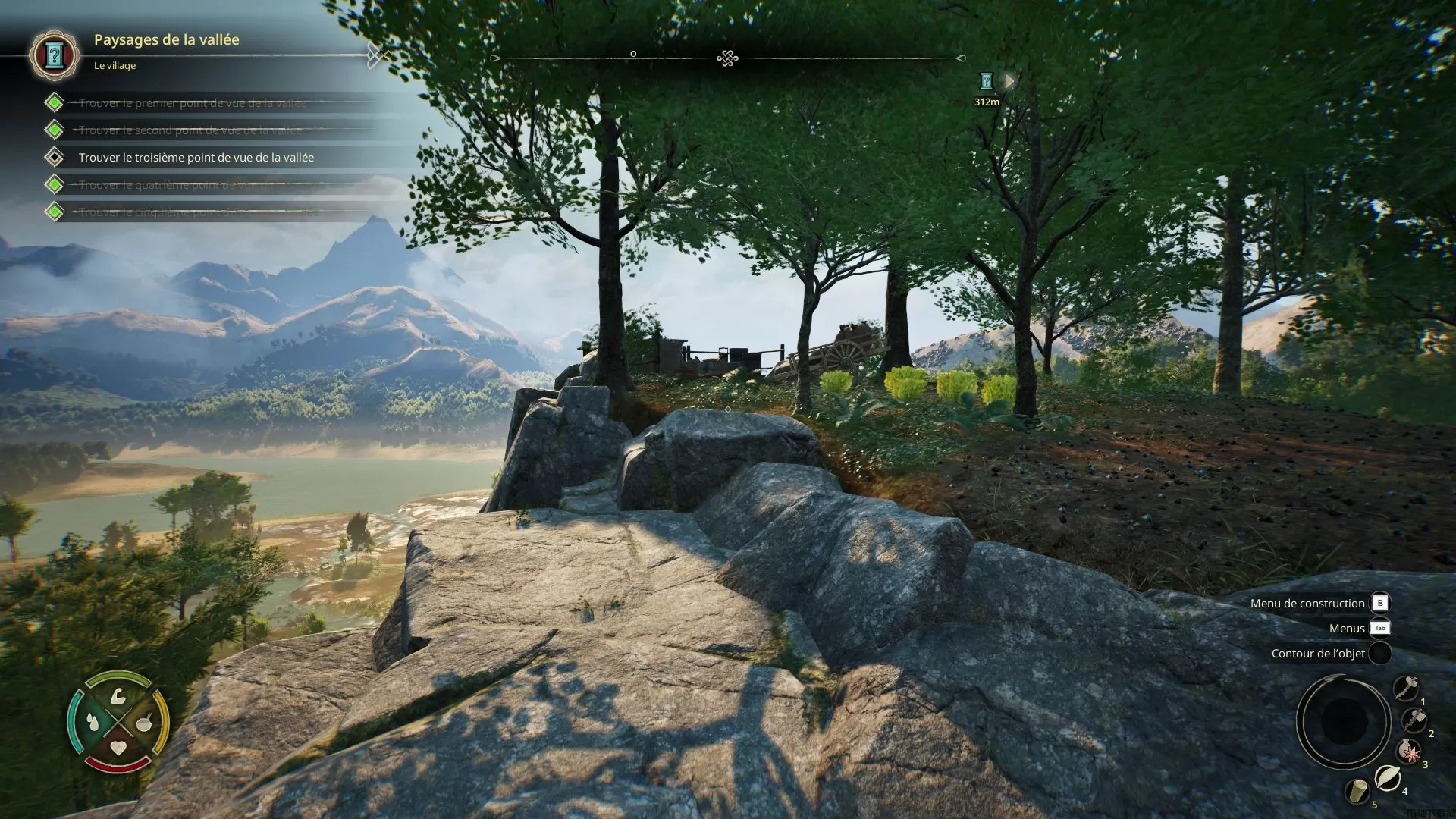Image resolution: width=1456 pixels, height=819 pixels.
Task: Click the large equipped-item ring
Action: [x=1343, y=720]
